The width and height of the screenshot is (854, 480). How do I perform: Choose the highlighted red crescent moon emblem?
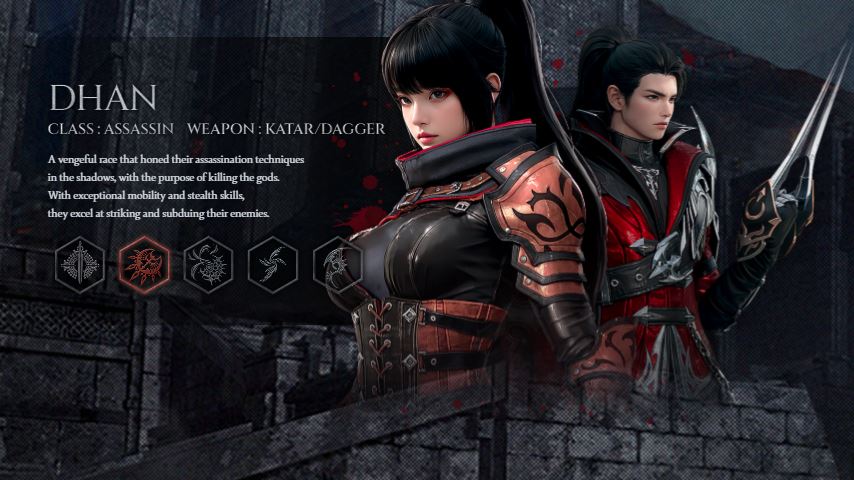point(144,265)
